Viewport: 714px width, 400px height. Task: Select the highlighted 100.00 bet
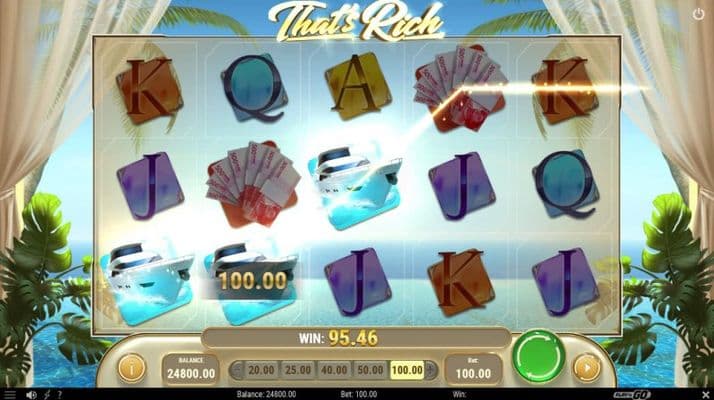coord(406,370)
